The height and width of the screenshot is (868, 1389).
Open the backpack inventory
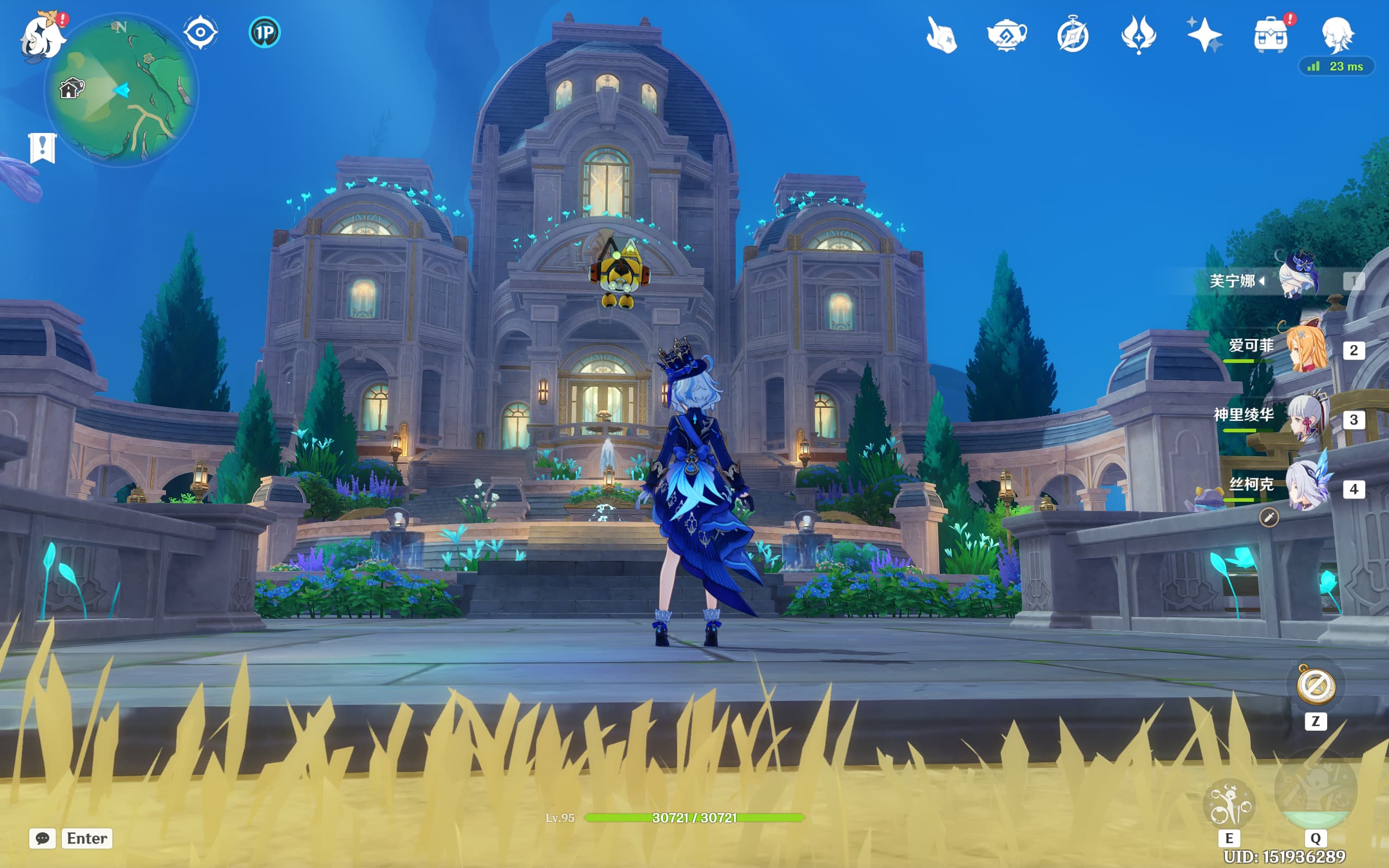click(1271, 35)
